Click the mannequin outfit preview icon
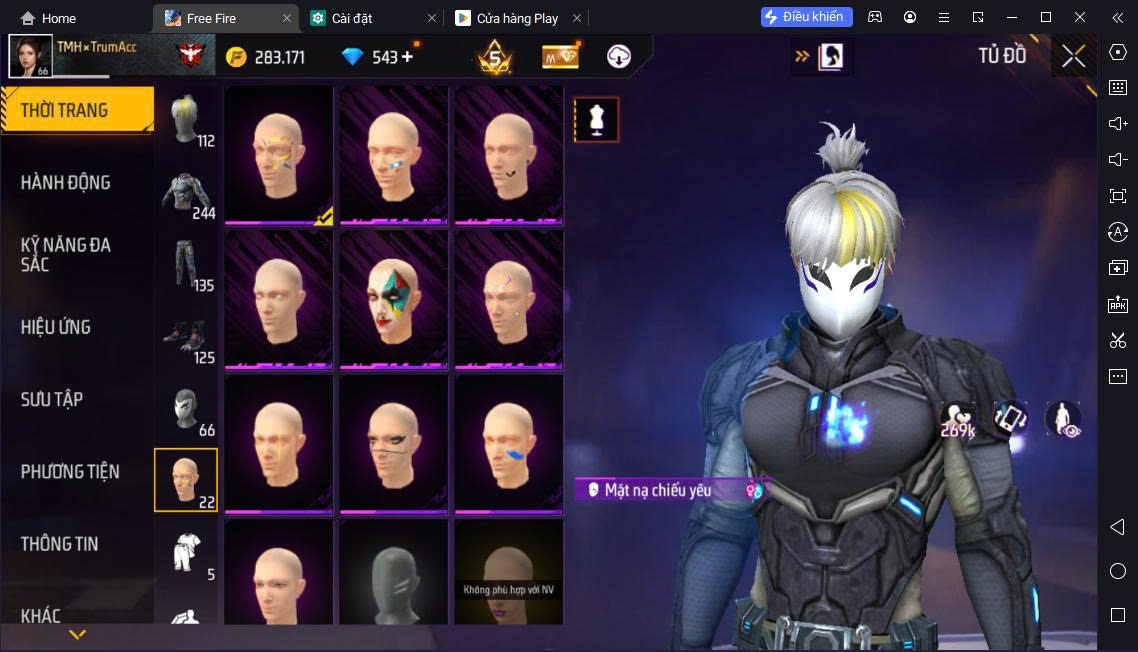Viewport: 1138px width, 652px height. [597, 120]
